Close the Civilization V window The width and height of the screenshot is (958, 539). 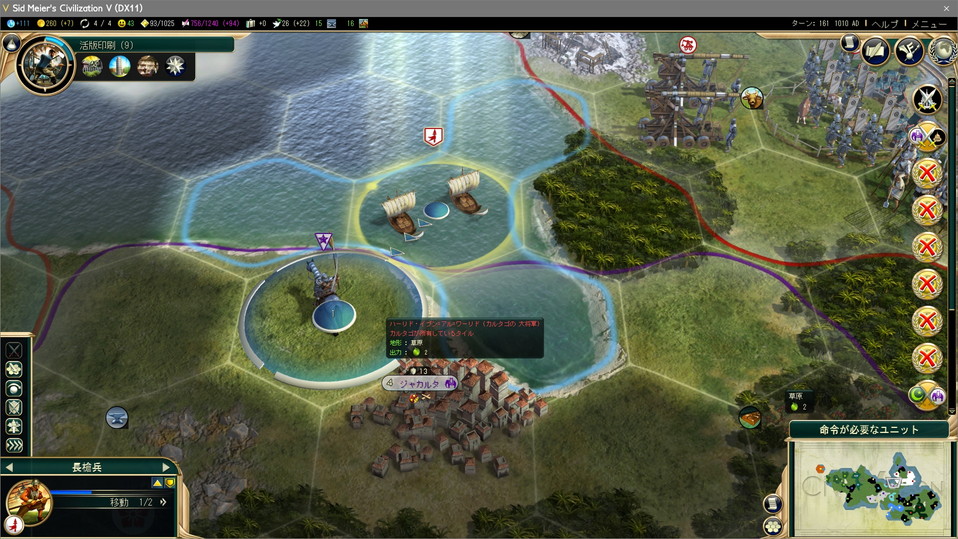click(945, 7)
